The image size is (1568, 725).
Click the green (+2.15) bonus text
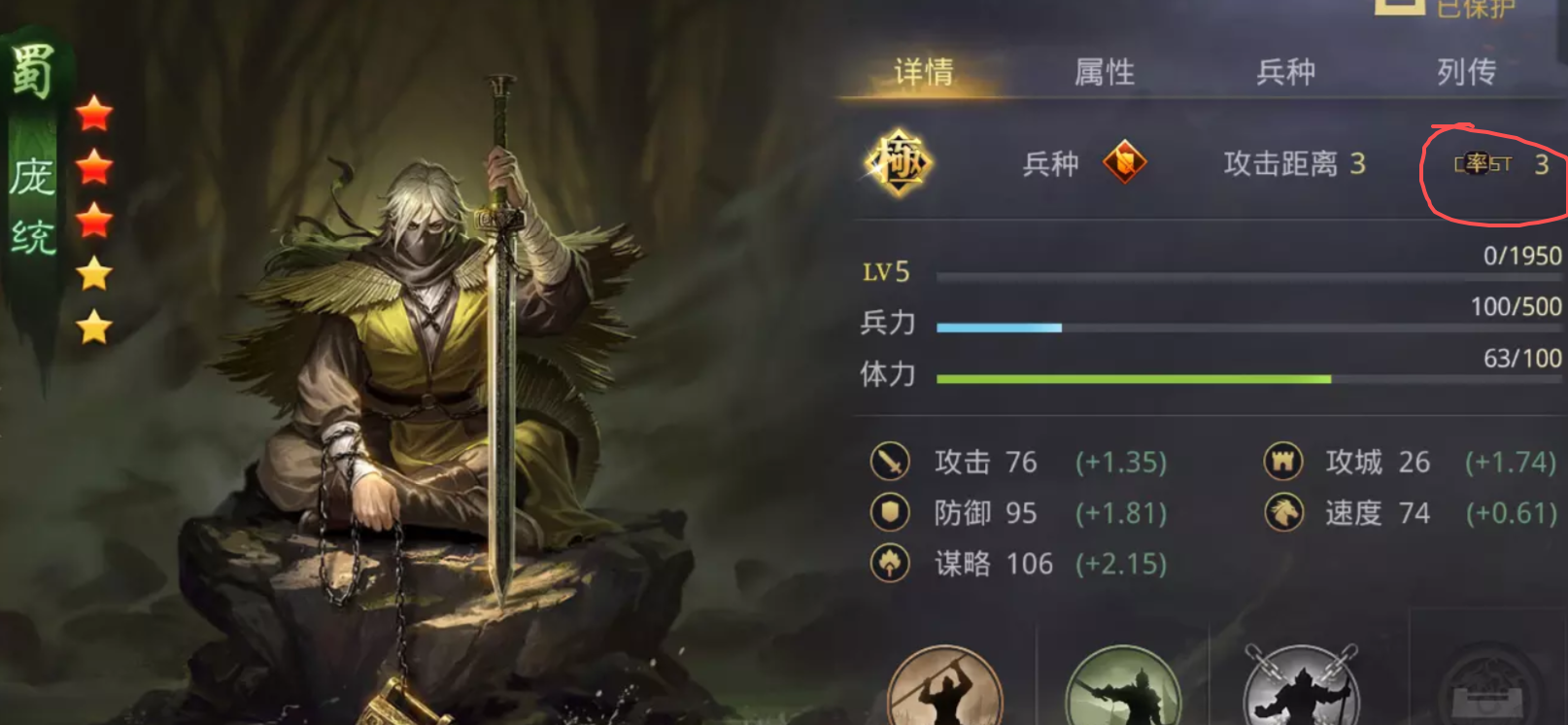pyautogui.click(x=1122, y=564)
